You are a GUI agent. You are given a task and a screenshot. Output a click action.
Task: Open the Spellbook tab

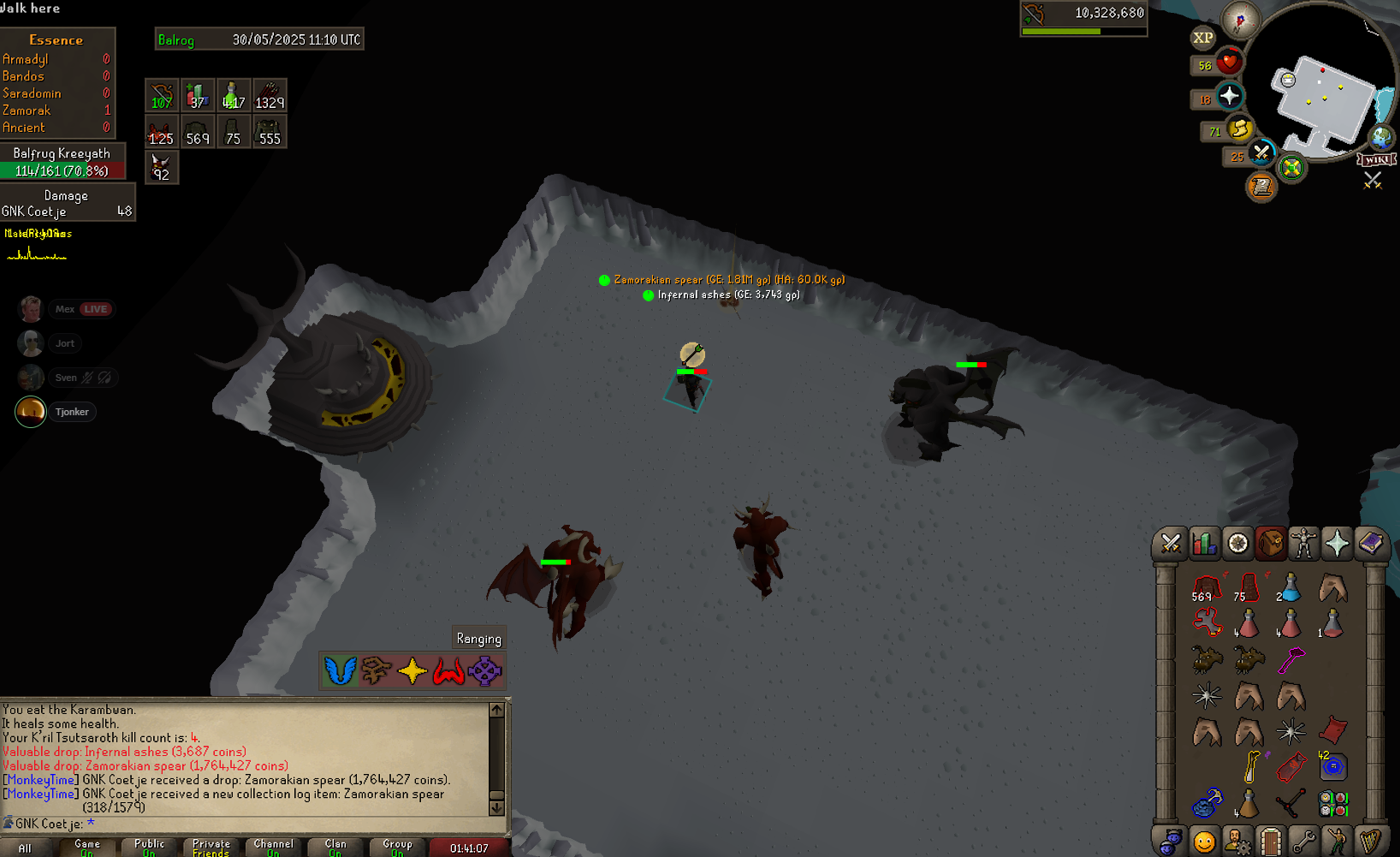(x=1370, y=544)
